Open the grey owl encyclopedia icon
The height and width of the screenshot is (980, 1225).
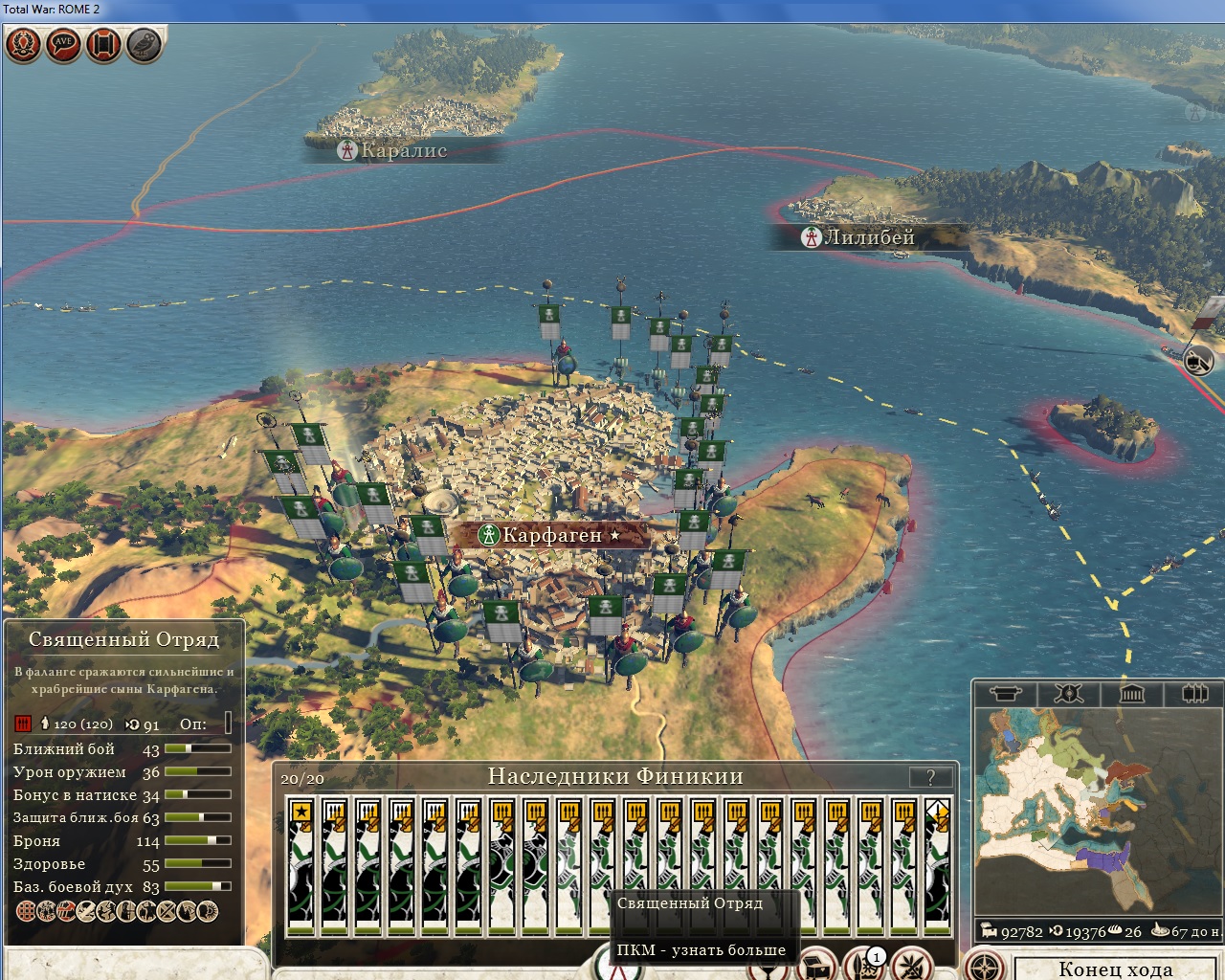144,44
